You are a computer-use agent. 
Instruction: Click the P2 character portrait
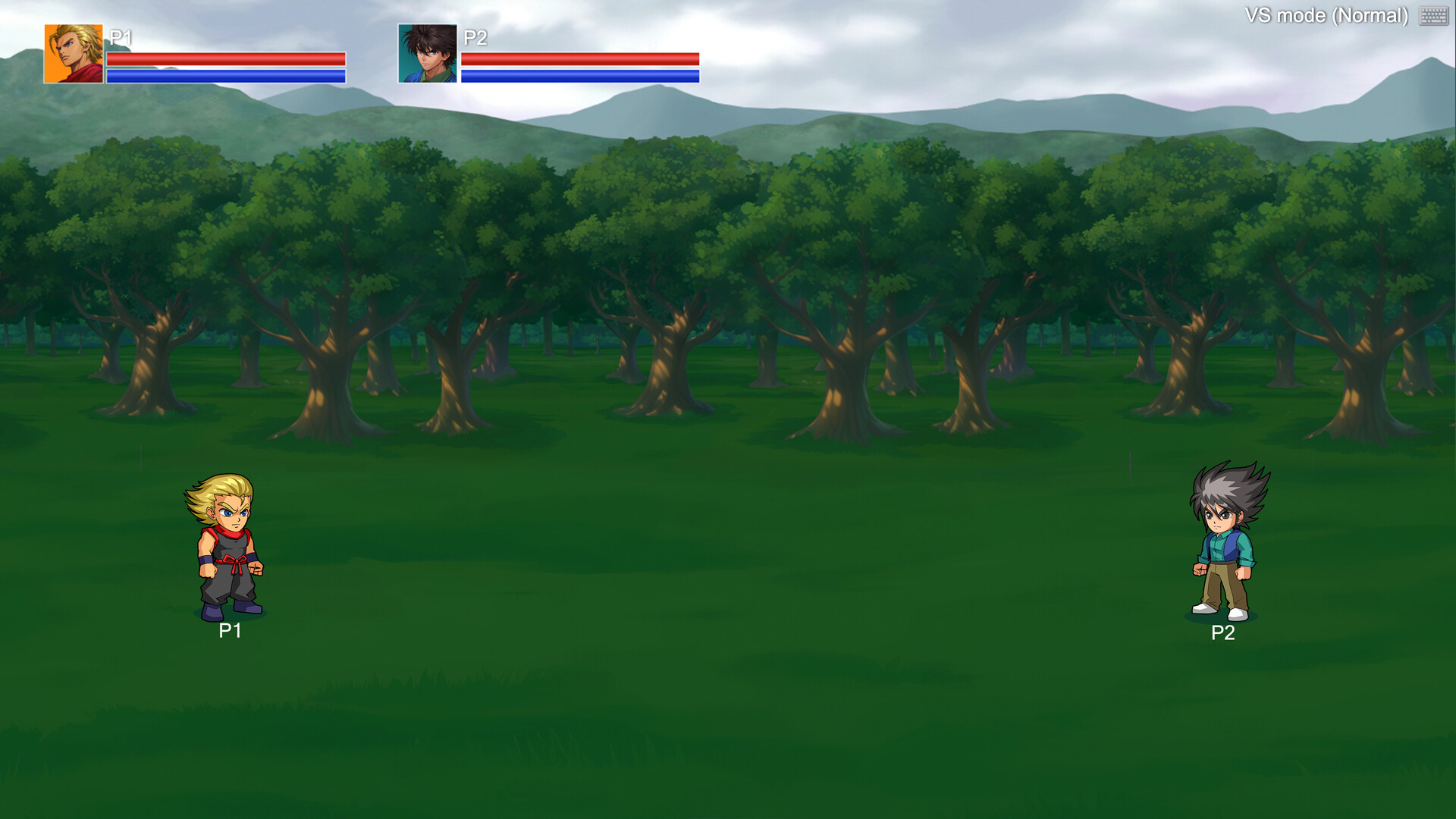click(427, 53)
